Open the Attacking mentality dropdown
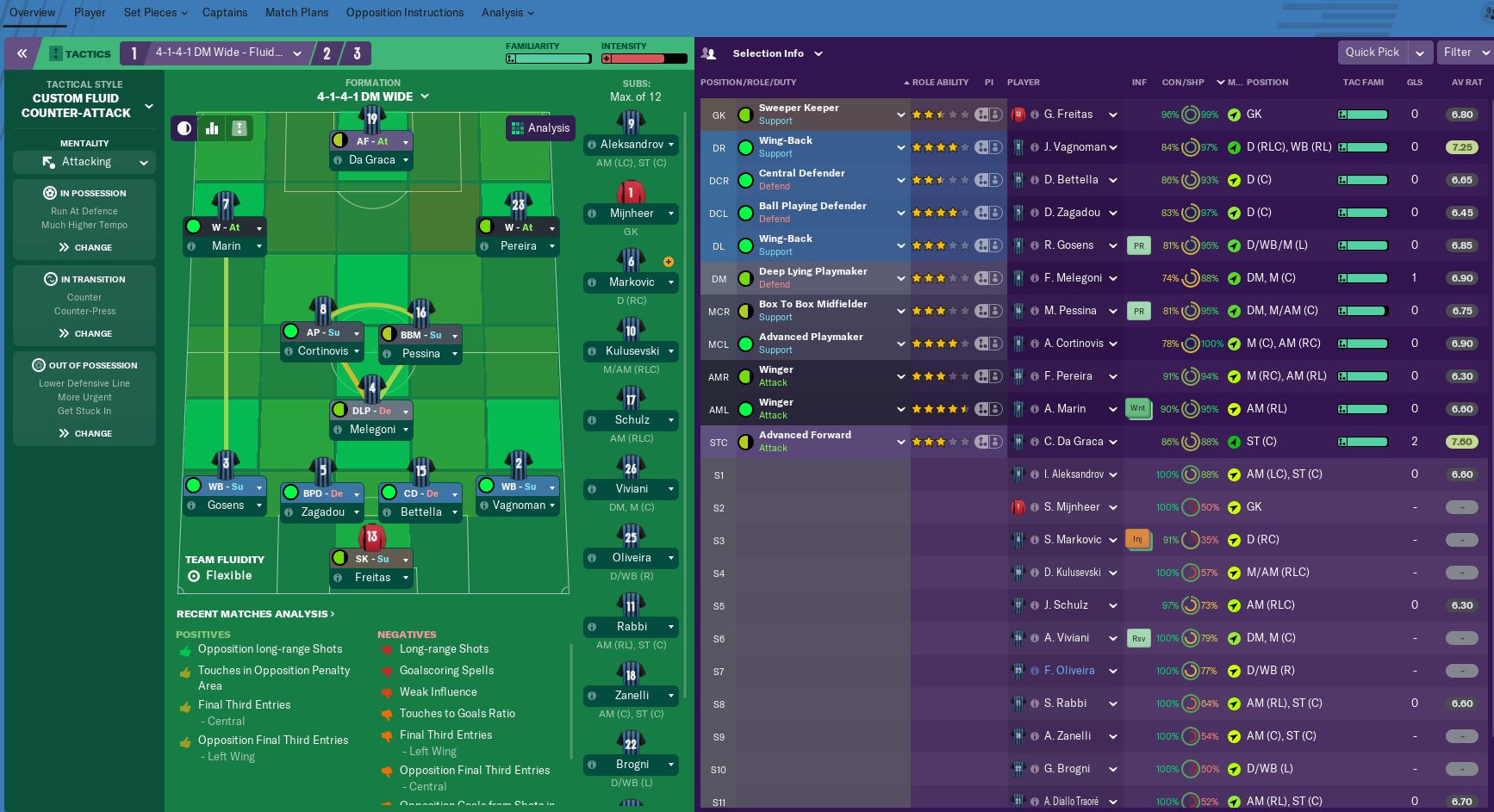1494x812 pixels. coord(84,162)
